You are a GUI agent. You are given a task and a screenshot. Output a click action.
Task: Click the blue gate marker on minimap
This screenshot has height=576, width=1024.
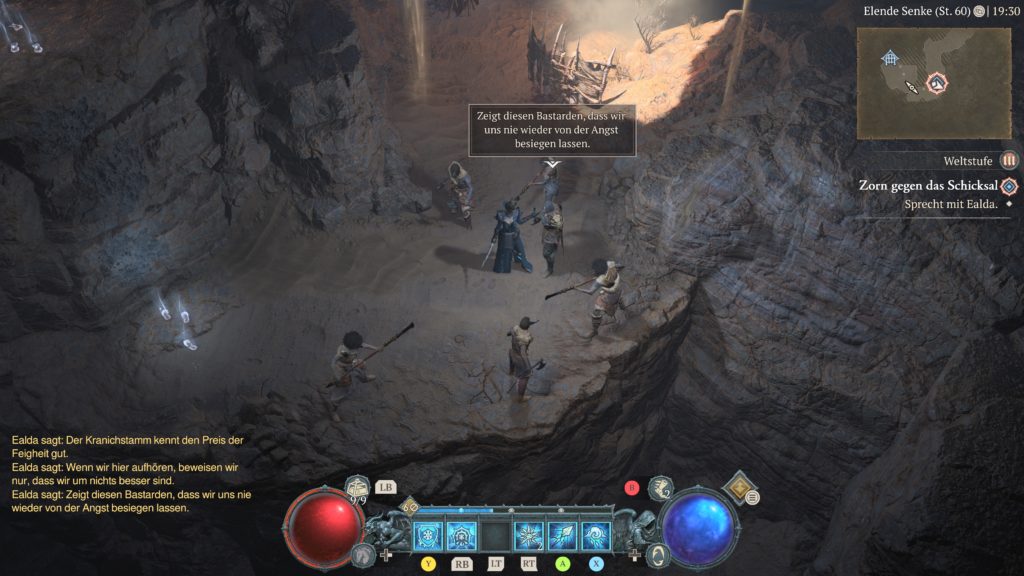pos(890,58)
